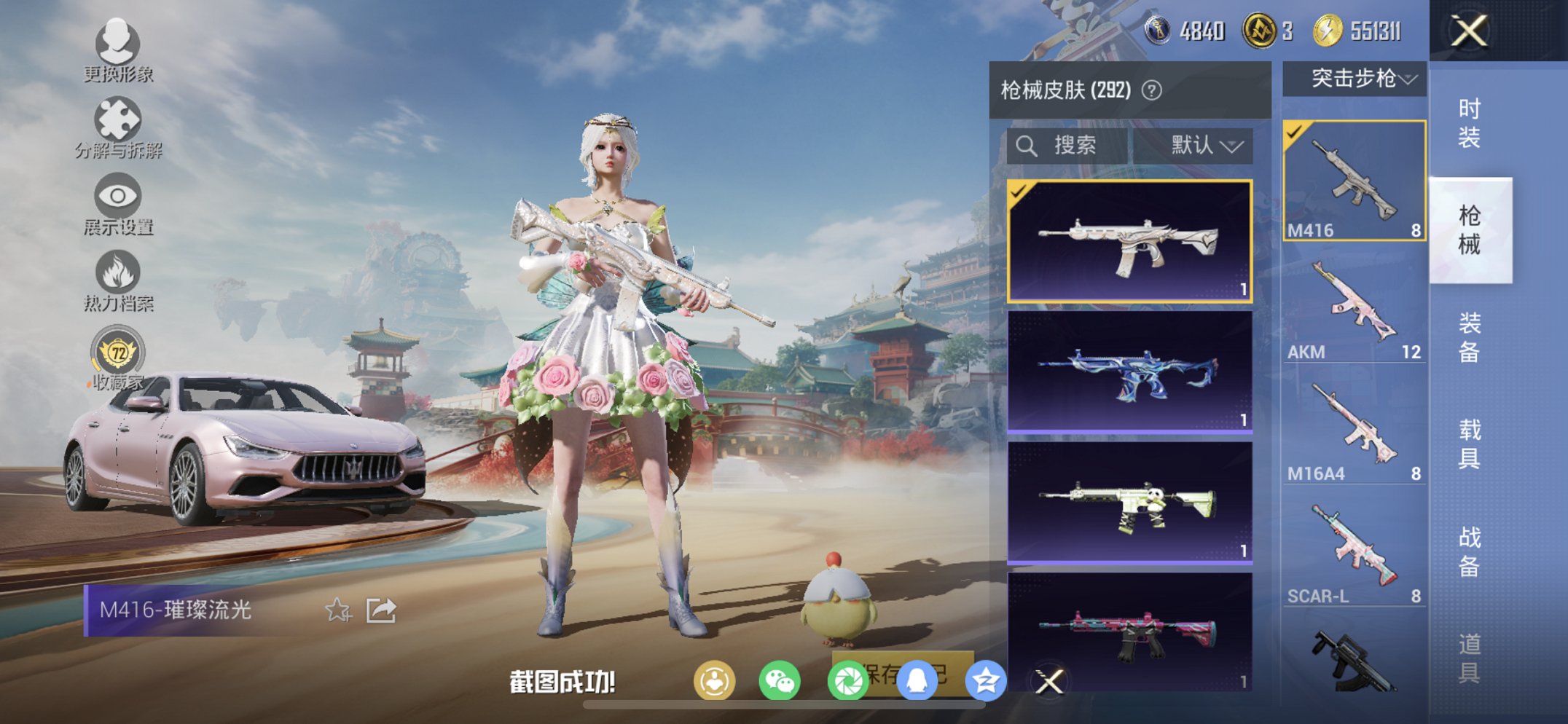Click the magnifier in the 搜索 search bar
This screenshot has height=724, width=1568.
point(1027,145)
